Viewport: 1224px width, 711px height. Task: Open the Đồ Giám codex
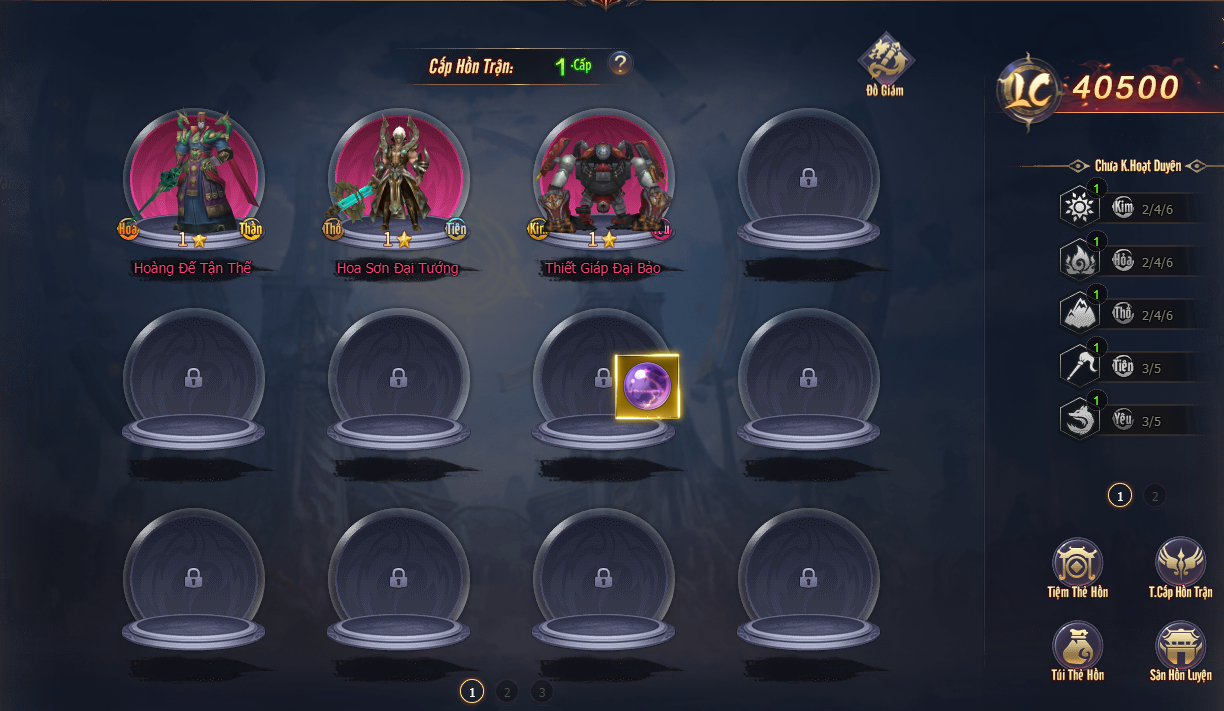886,60
